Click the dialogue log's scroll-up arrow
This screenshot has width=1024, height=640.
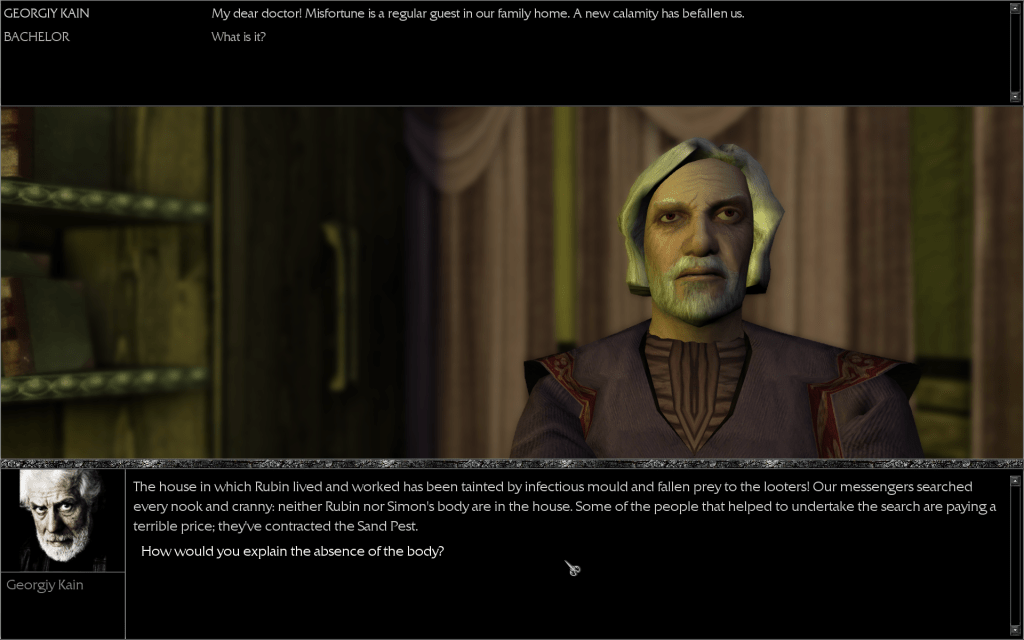[x=1015, y=6]
